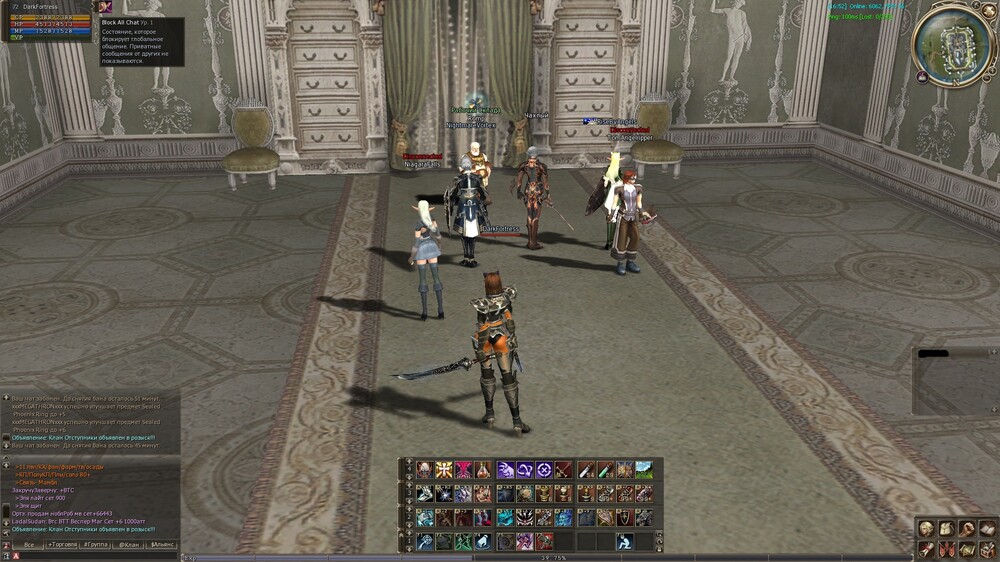Image resolution: width=1000 pixels, height=562 pixels.
Task: Switch to the @Клан chat tab
Action: pos(129,545)
